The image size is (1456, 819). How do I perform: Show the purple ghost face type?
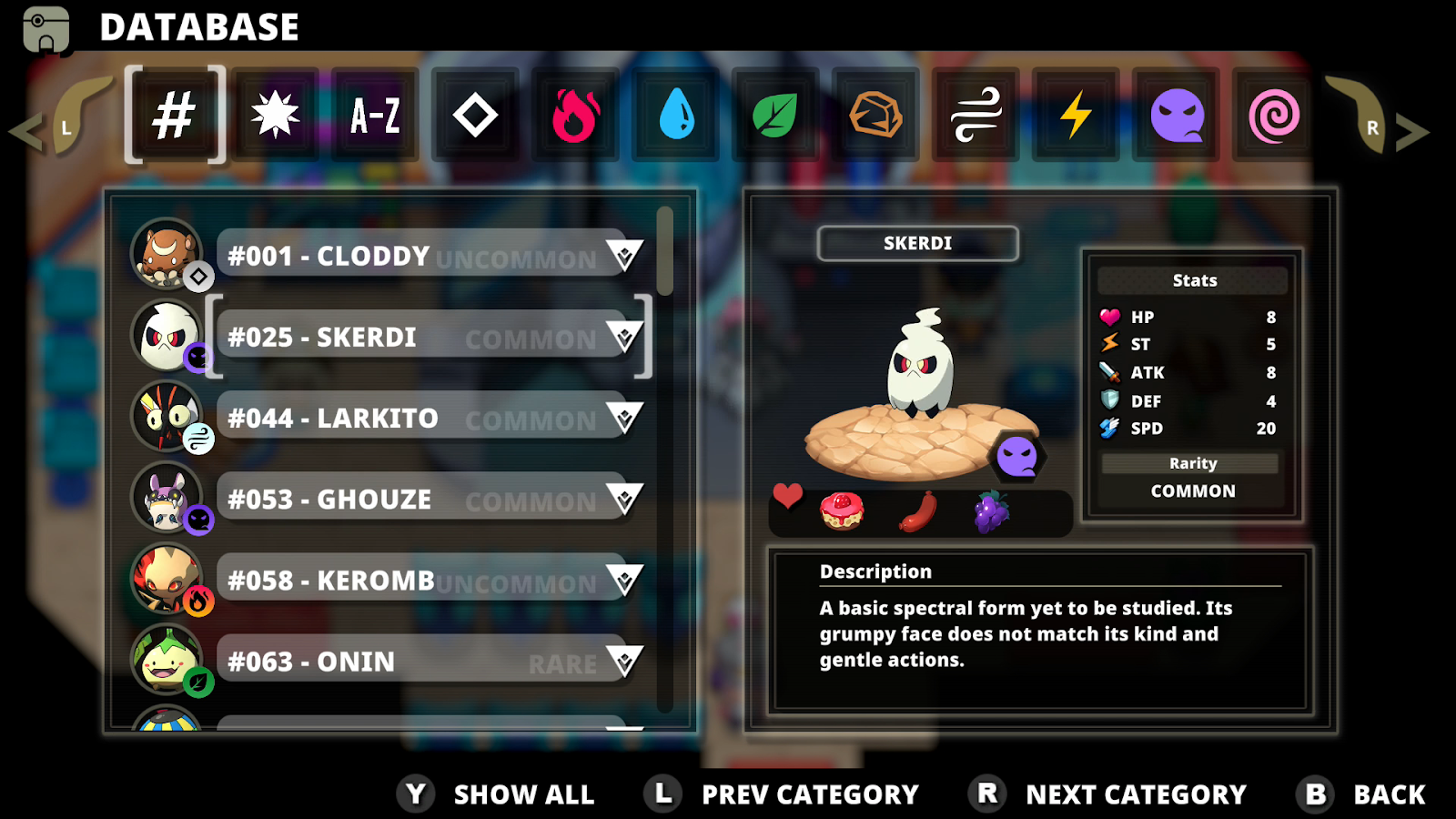click(1177, 116)
